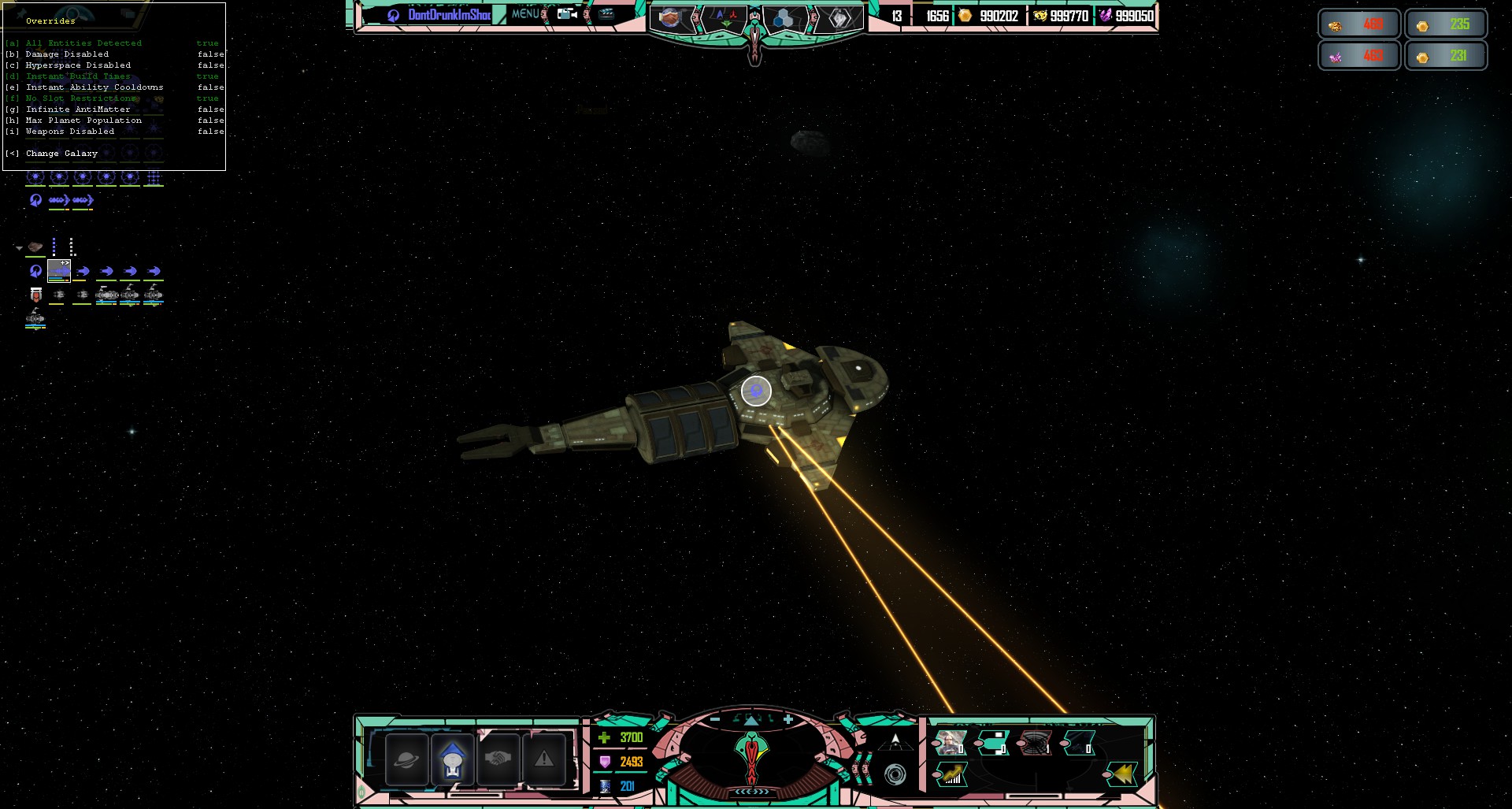Select the highlighted ship in the fleet list
The image size is (1512, 809).
(x=59, y=271)
